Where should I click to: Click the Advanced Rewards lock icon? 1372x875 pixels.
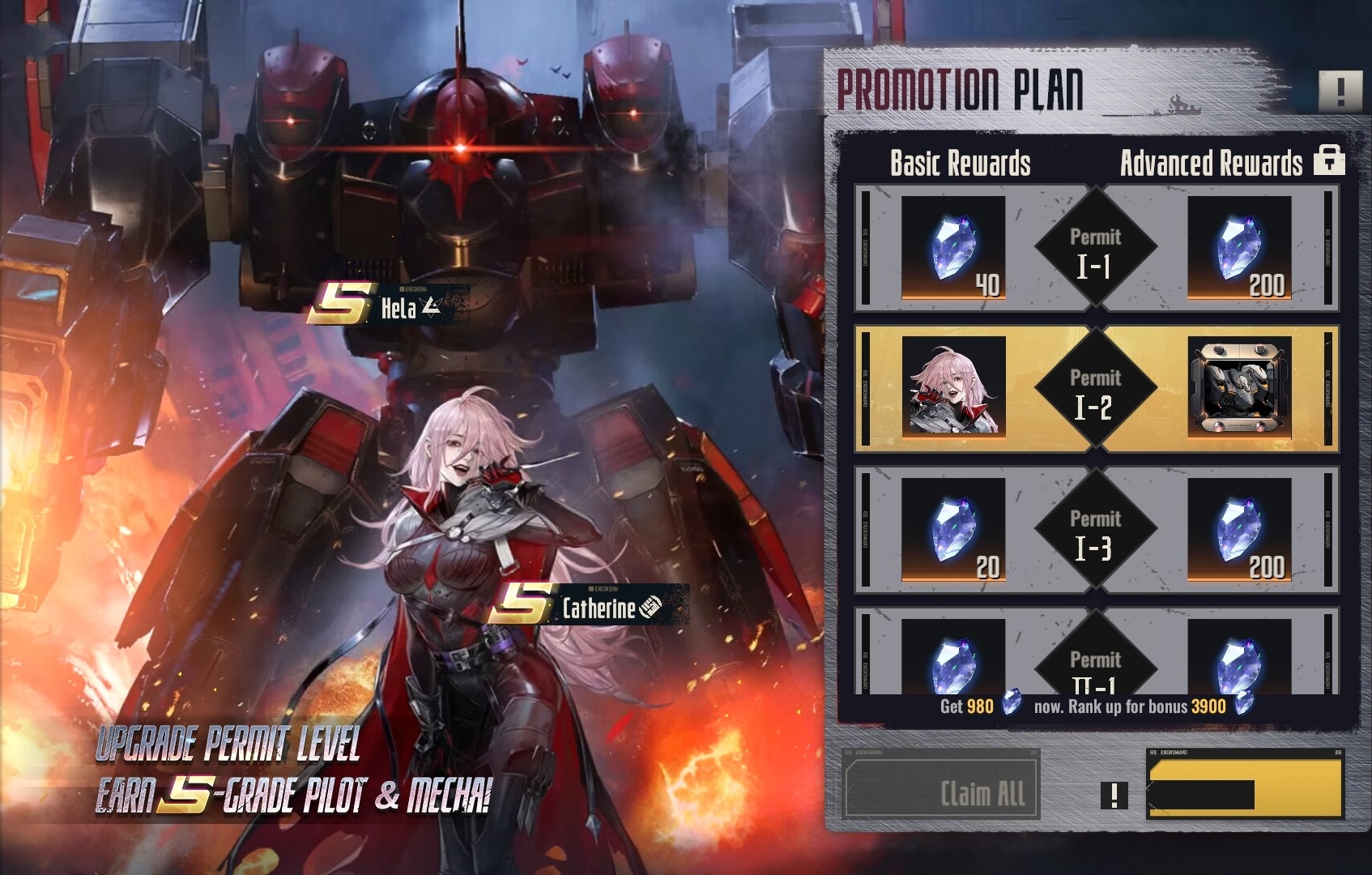1329,160
